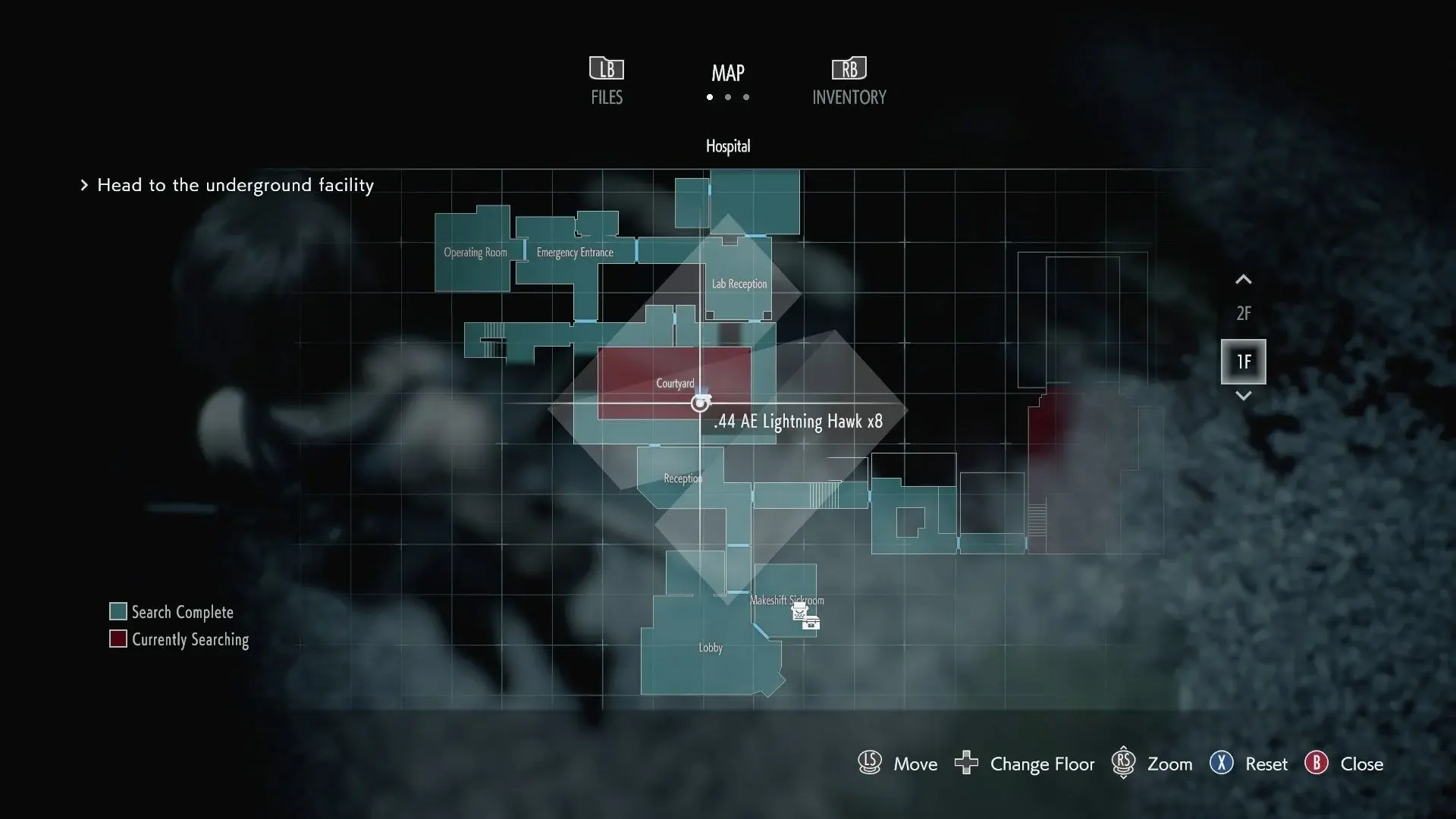Image resolution: width=1456 pixels, height=819 pixels.
Task: Select the 1F floor button
Action: (1243, 362)
